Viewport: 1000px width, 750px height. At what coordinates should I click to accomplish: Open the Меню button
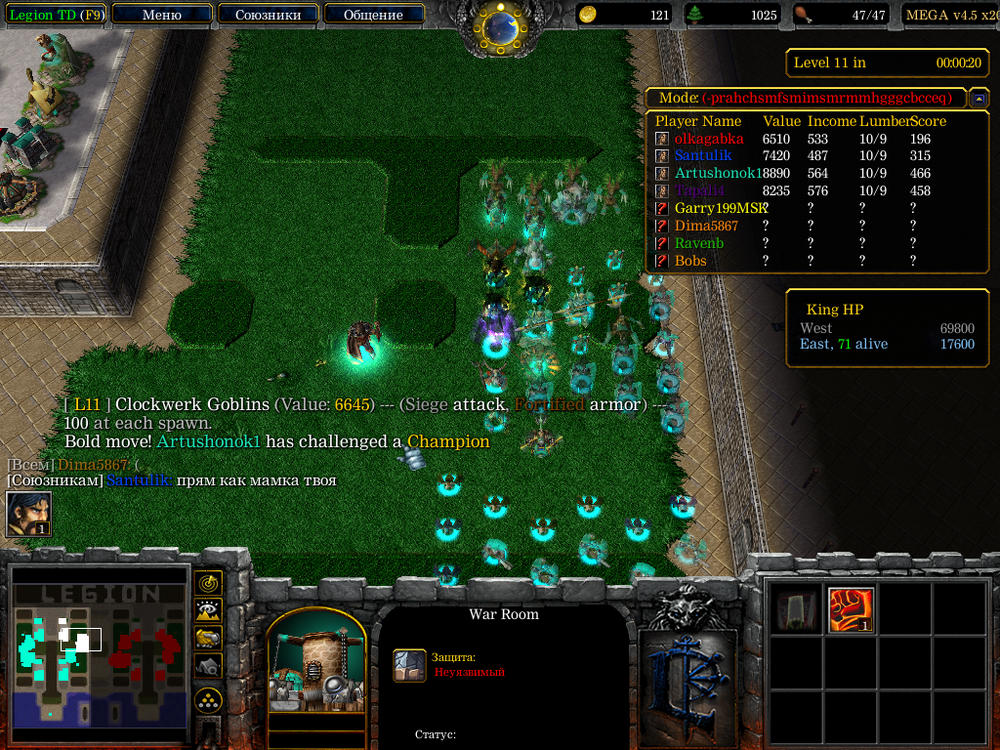(x=162, y=15)
